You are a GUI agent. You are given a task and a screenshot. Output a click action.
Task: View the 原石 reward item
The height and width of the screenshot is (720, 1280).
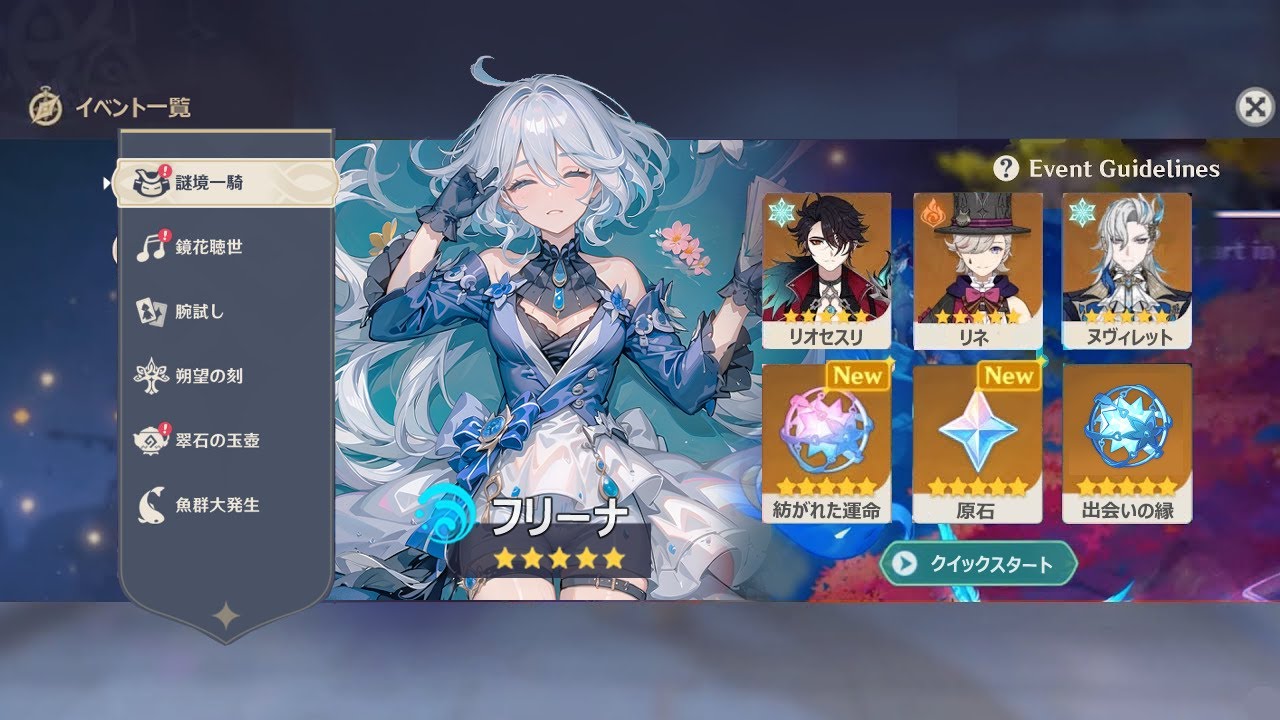pyautogui.click(x=977, y=442)
